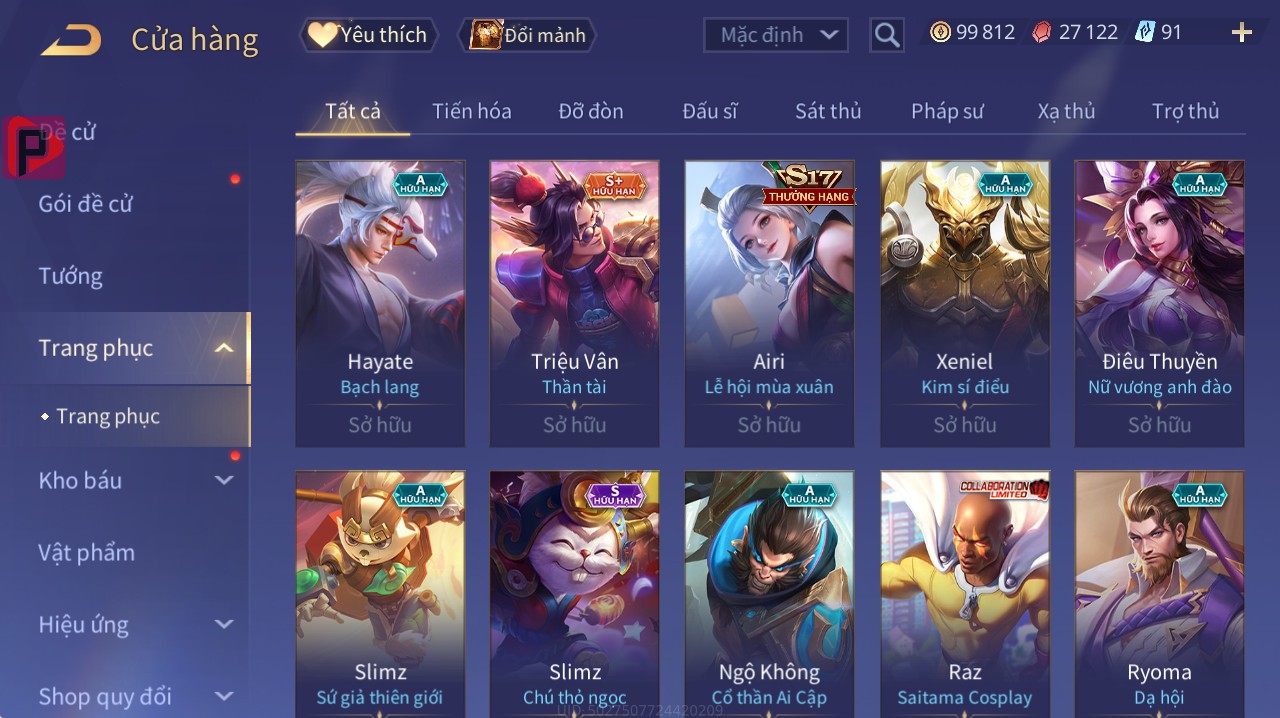This screenshot has height=718, width=1280.
Task: Open the Xạ thủ tab
Action: [1066, 111]
